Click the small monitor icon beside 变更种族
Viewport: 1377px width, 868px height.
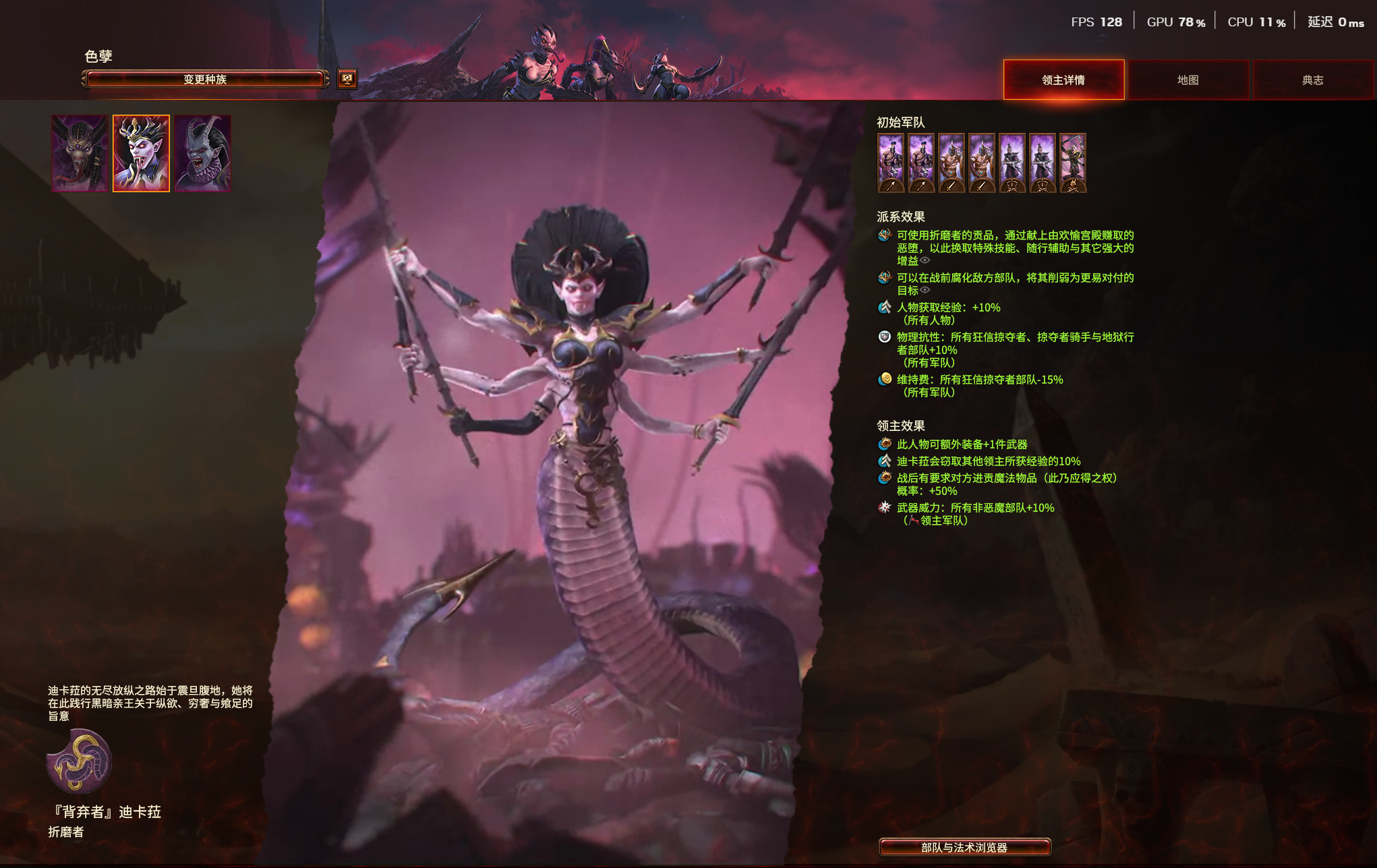click(347, 79)
